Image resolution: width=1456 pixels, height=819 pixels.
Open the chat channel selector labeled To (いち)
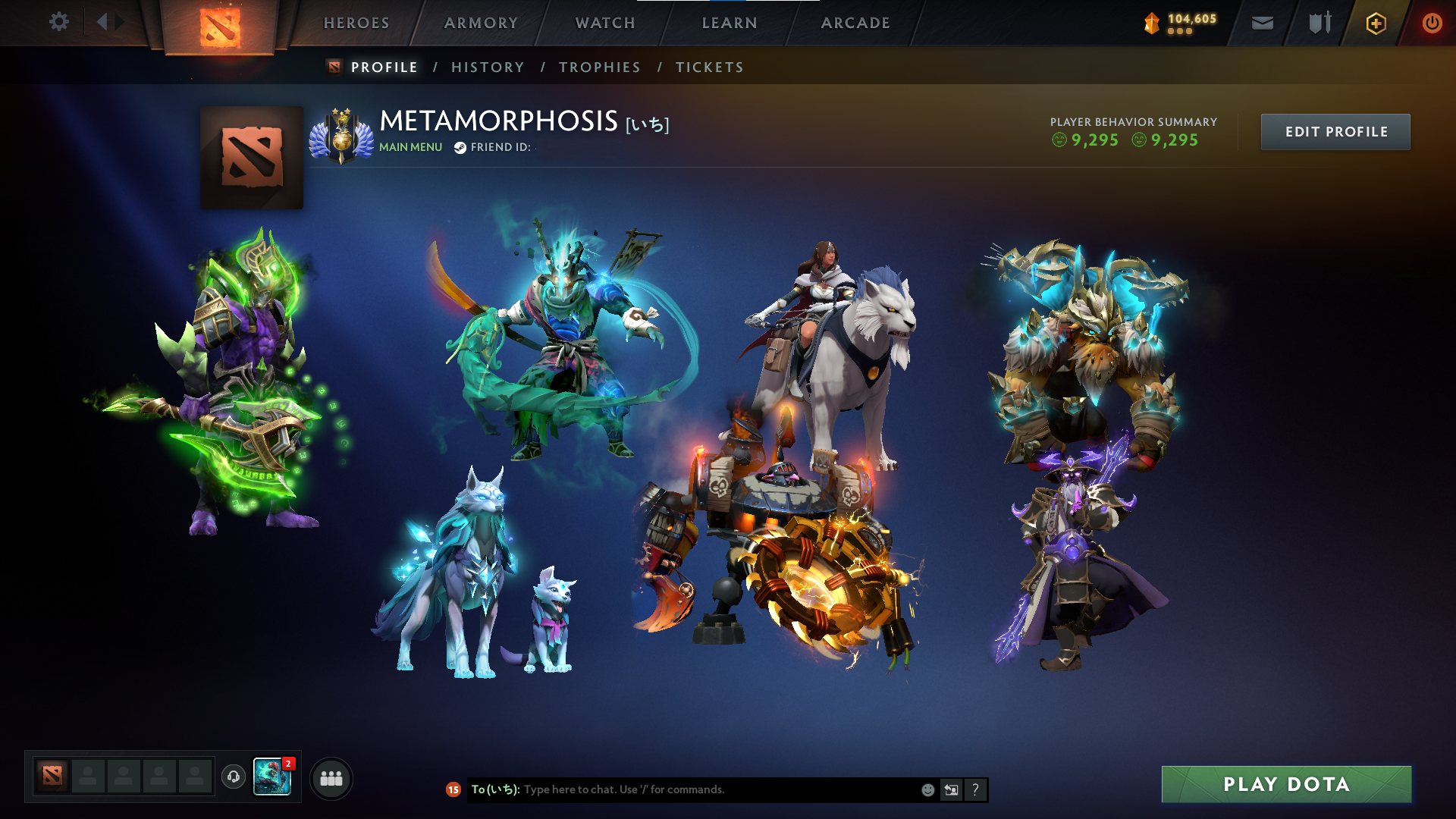[494, 789]
